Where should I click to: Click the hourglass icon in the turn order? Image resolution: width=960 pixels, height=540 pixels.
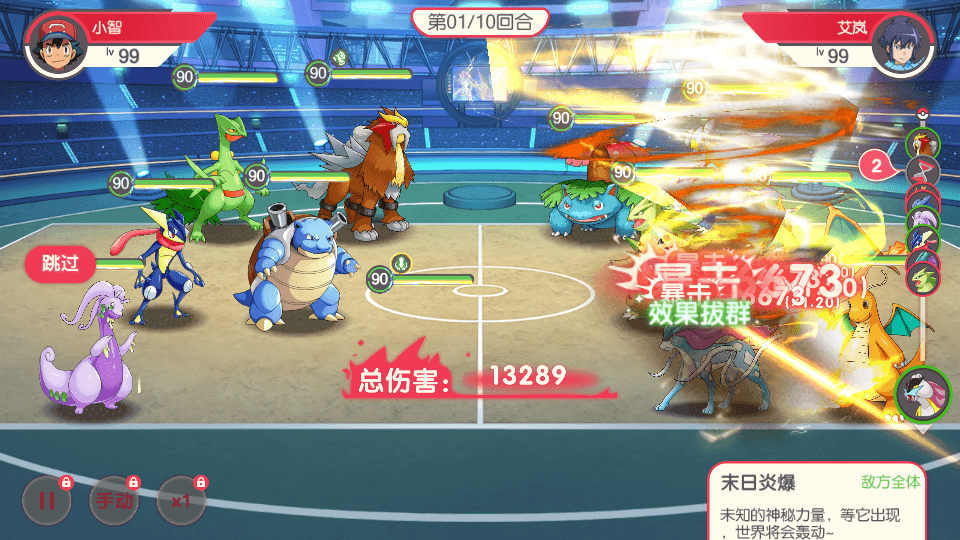click(922, 171)
